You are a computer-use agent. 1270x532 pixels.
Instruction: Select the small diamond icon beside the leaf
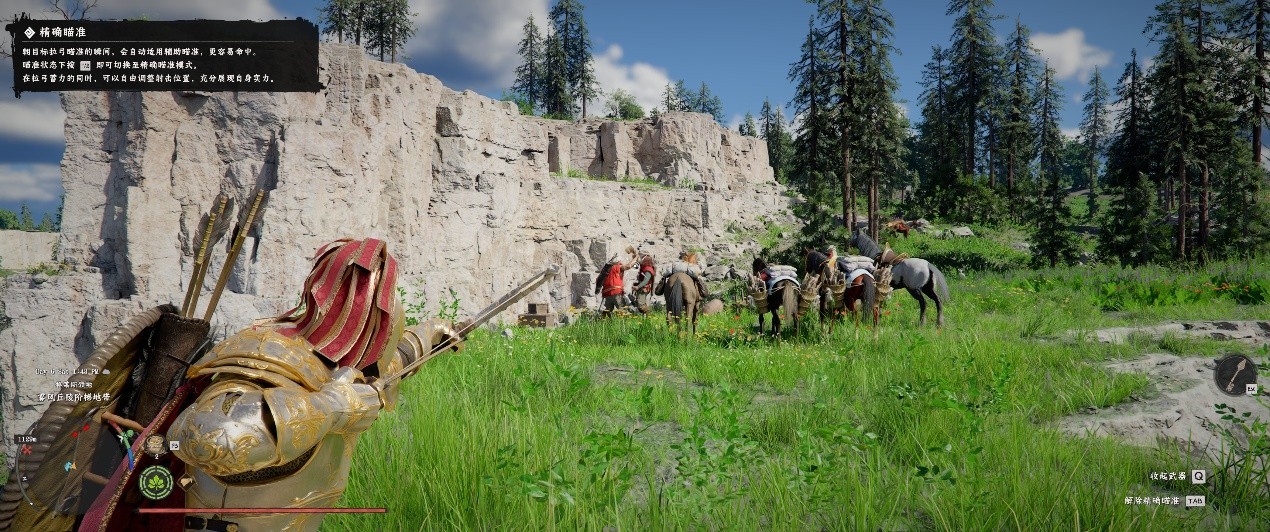coord(186,482)
